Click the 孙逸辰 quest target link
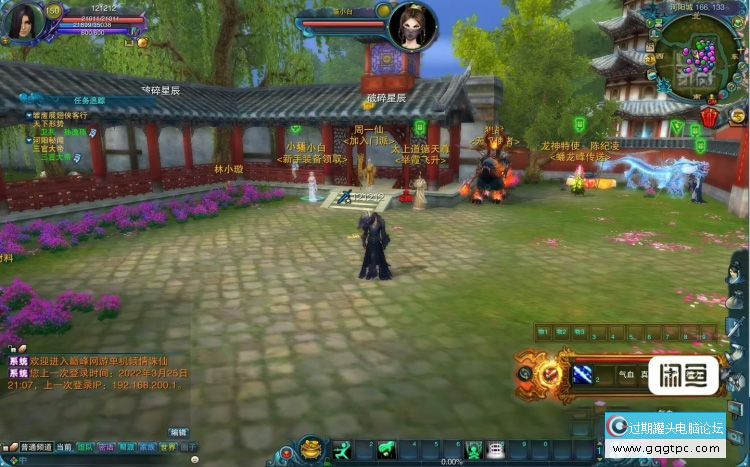Image resolution: width=750 pixels, height=467 pixels. (x=75, y=132)
